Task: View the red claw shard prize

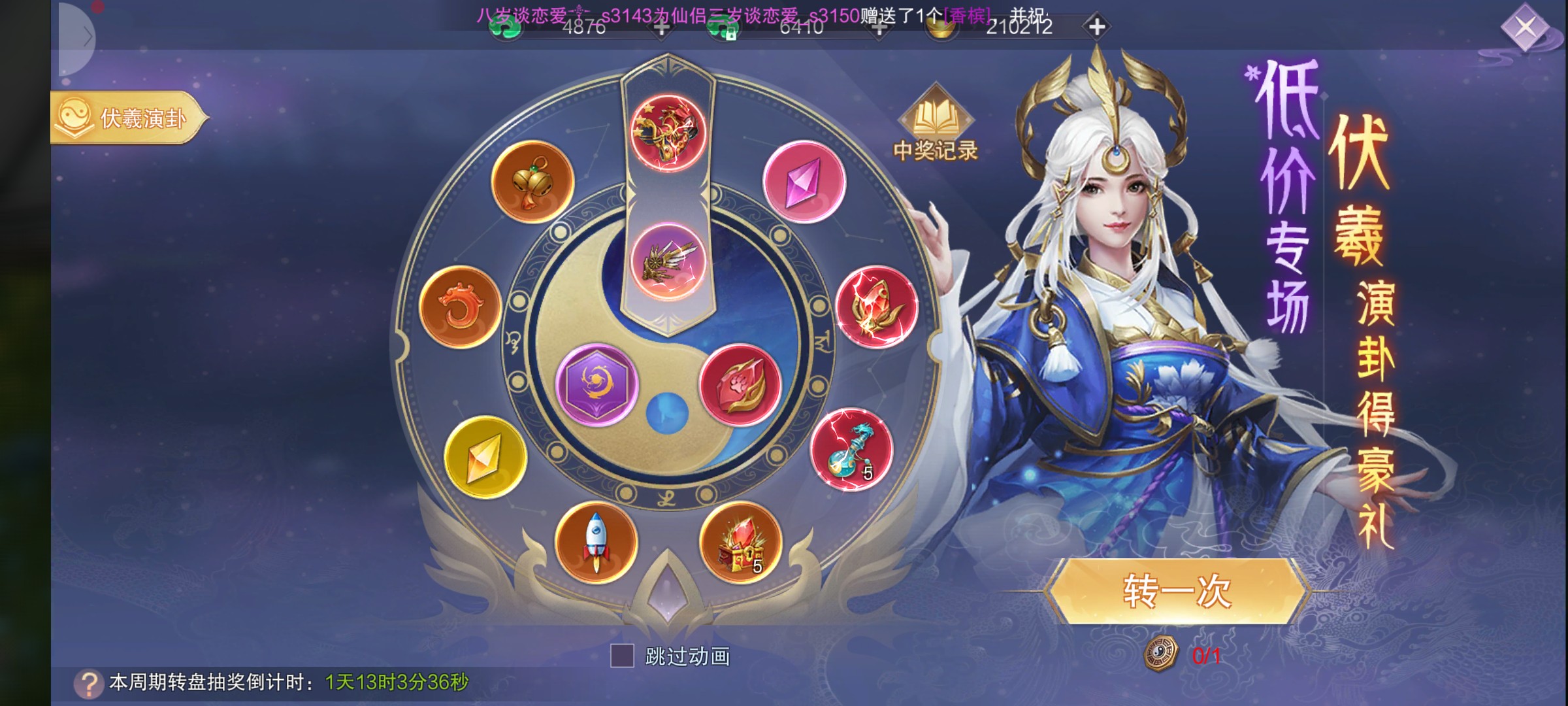Action: click(740, 385)
